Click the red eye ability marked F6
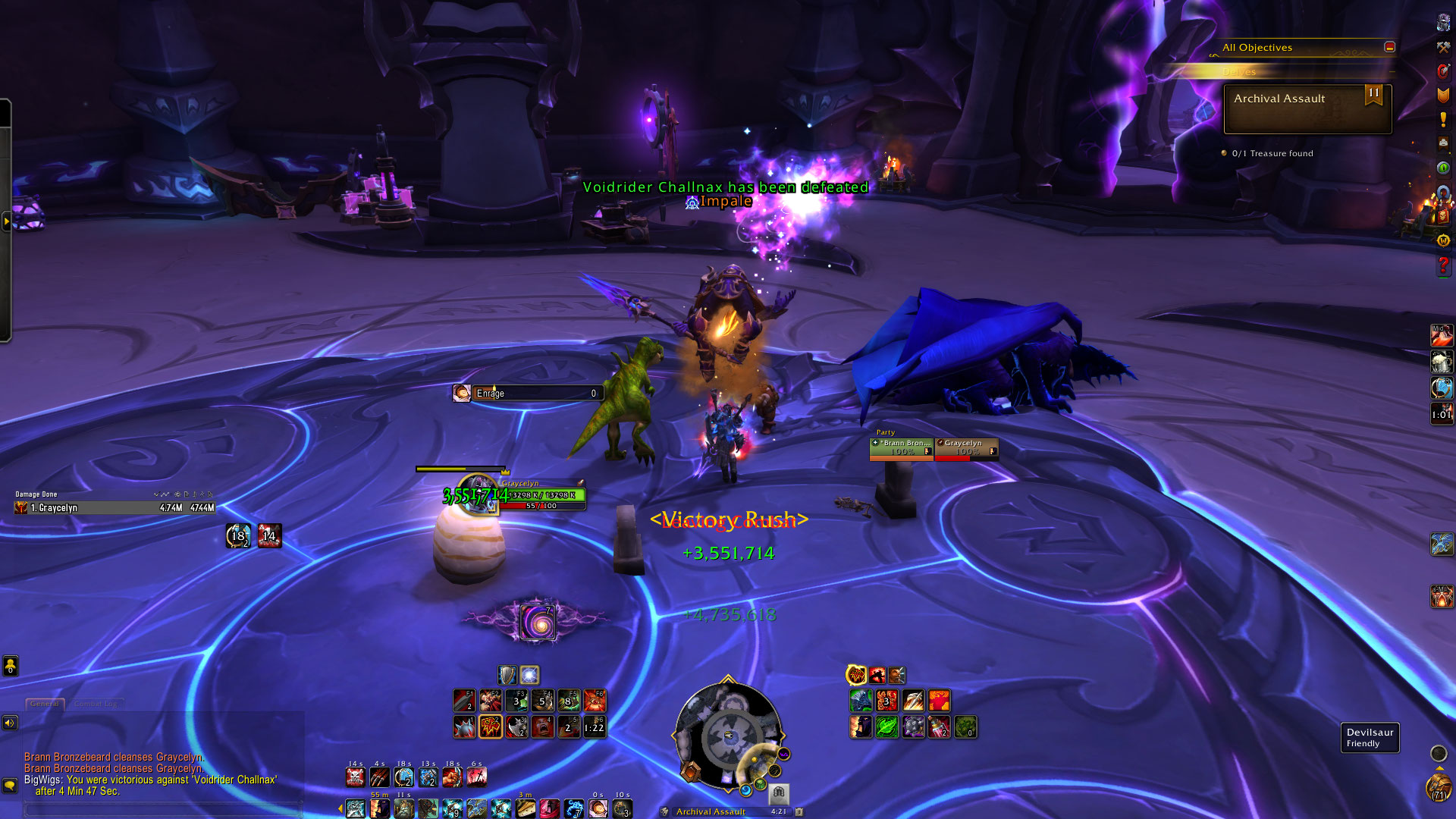The width and height of the screenshot is (1456, 819). click(595, 701)
